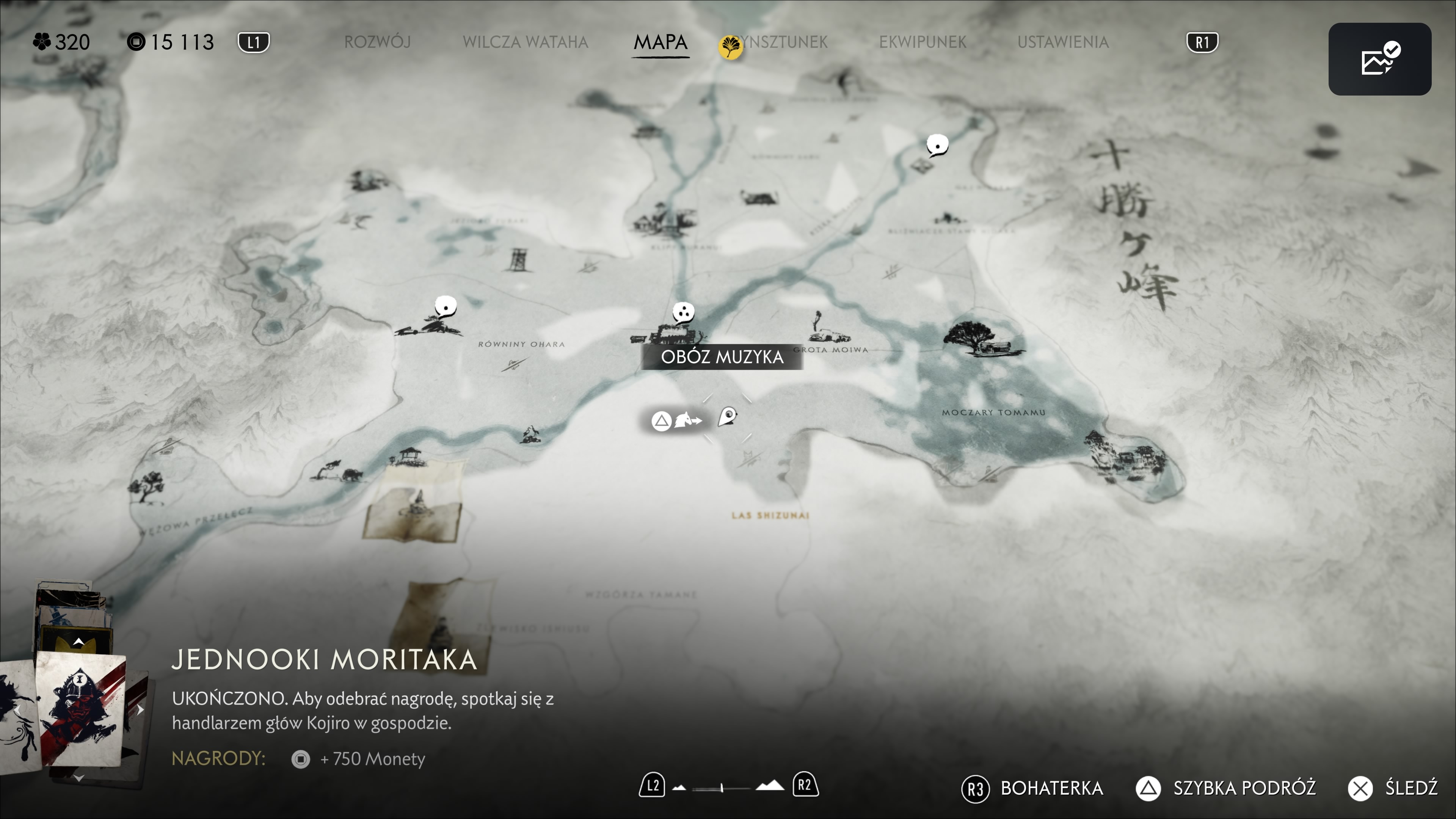Screen dimensions: 1456x819
Task: Select the speech bubble marker in the northeast
Action: pos(937,145)
